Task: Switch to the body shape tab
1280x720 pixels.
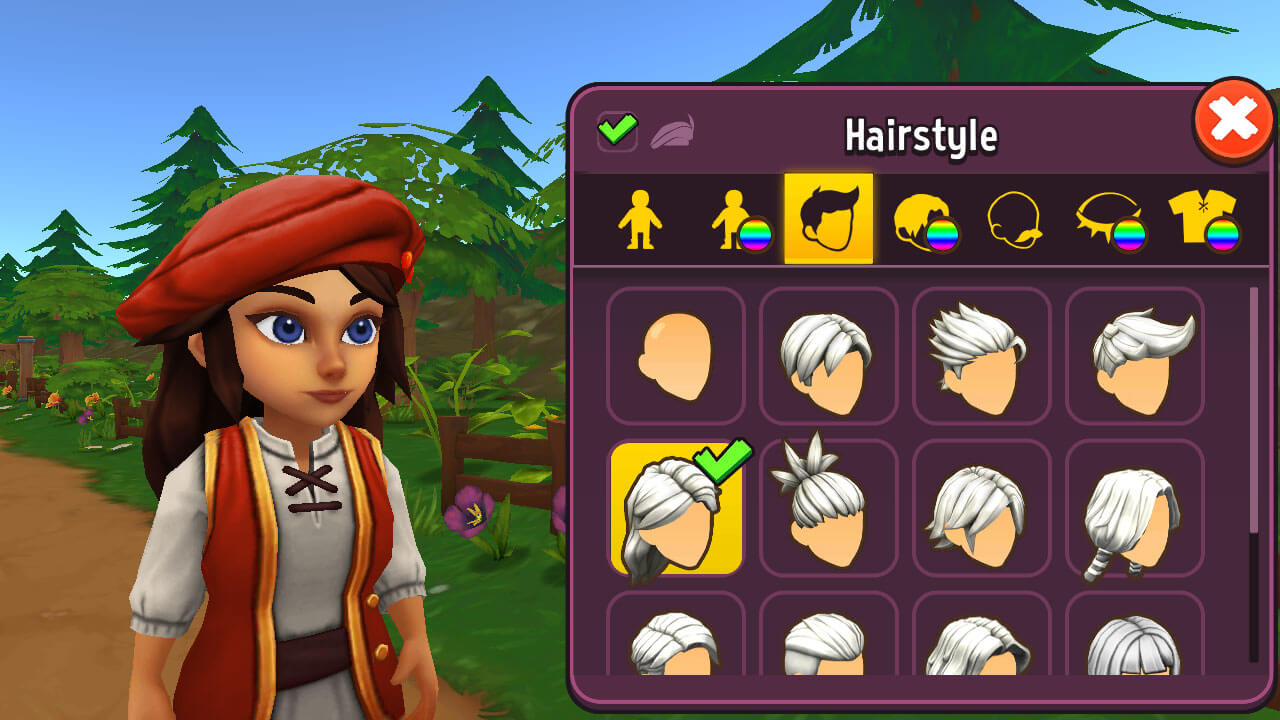Action: point(640,219)
